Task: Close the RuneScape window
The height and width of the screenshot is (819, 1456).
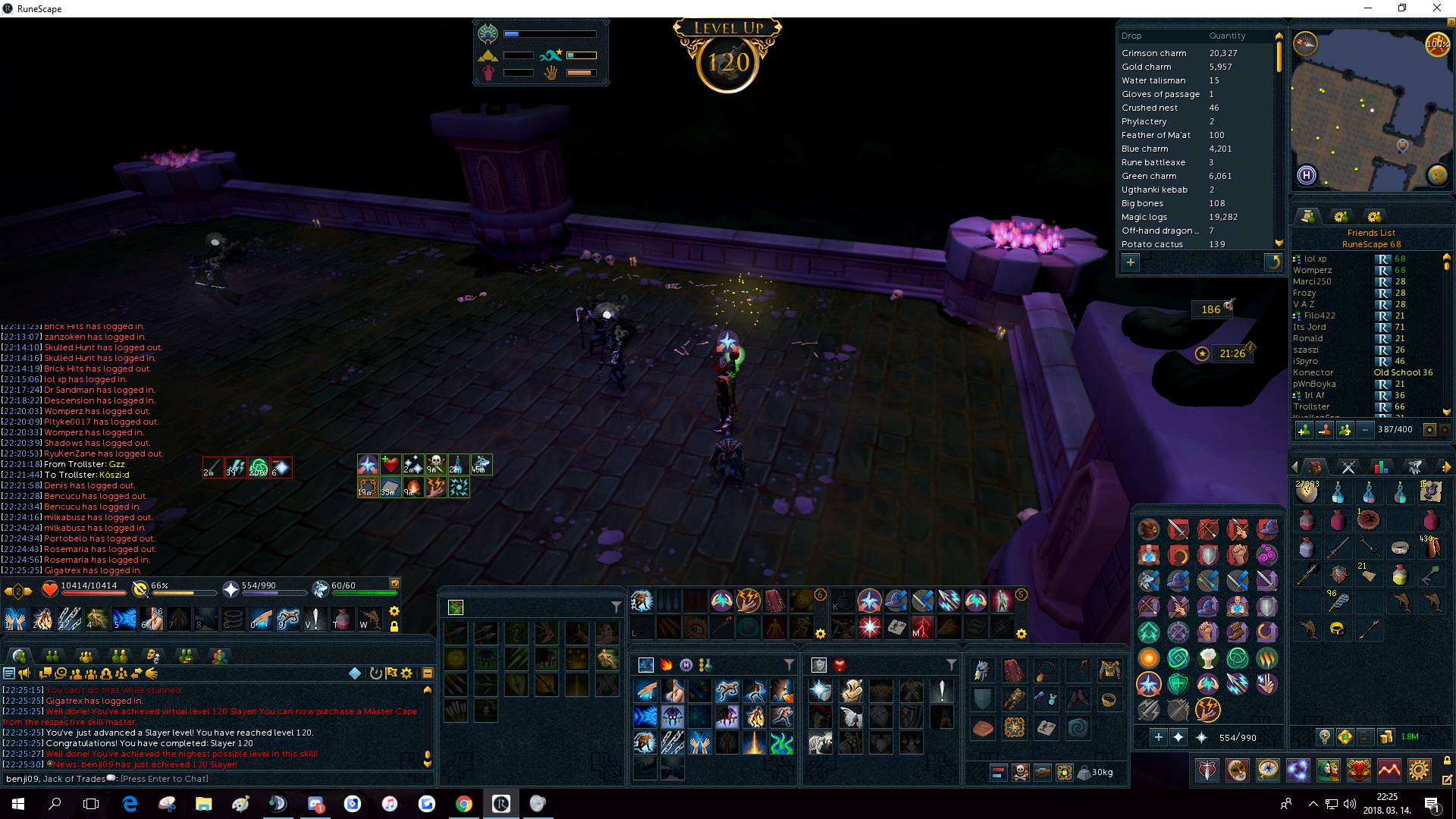Action: pos(1436,8)
